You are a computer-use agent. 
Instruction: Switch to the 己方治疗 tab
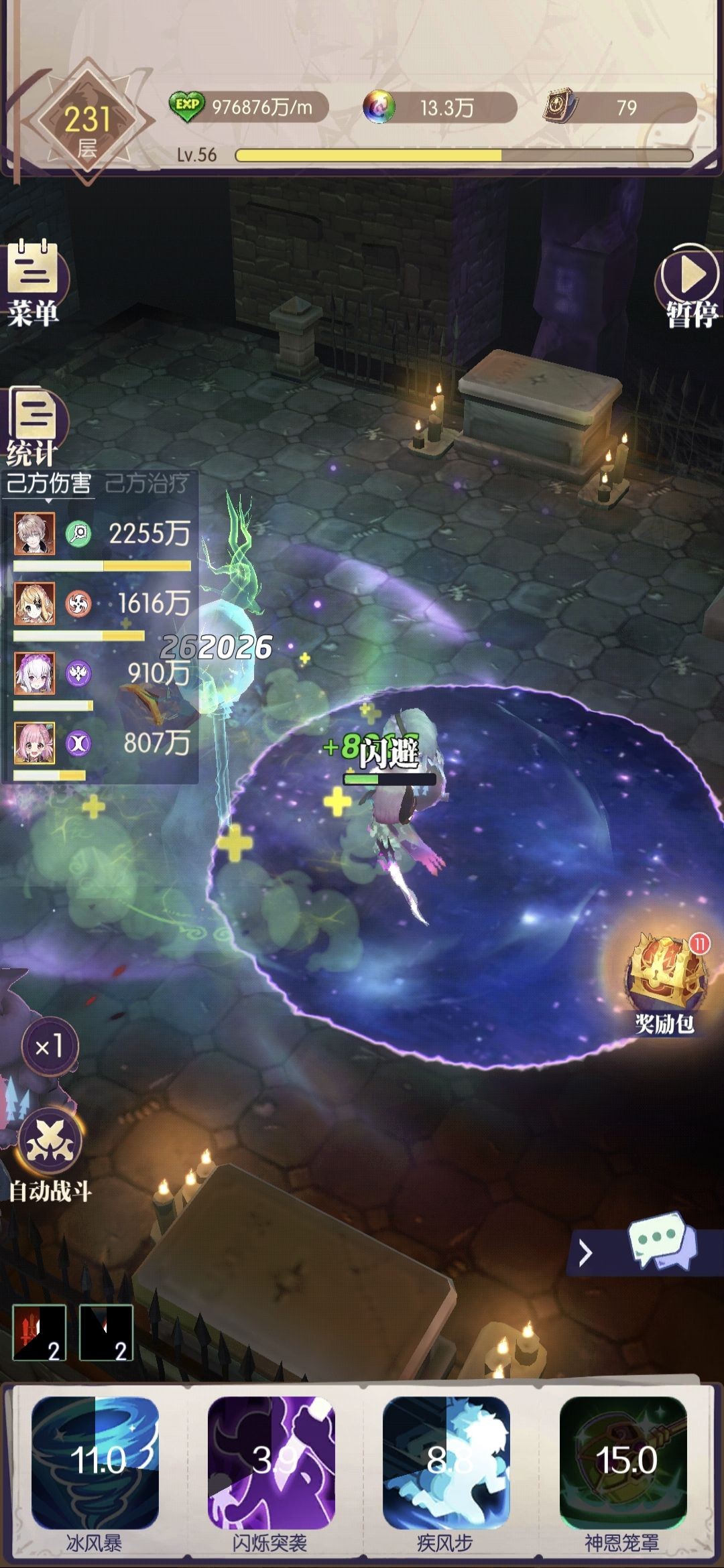click(x=147, y=483)
